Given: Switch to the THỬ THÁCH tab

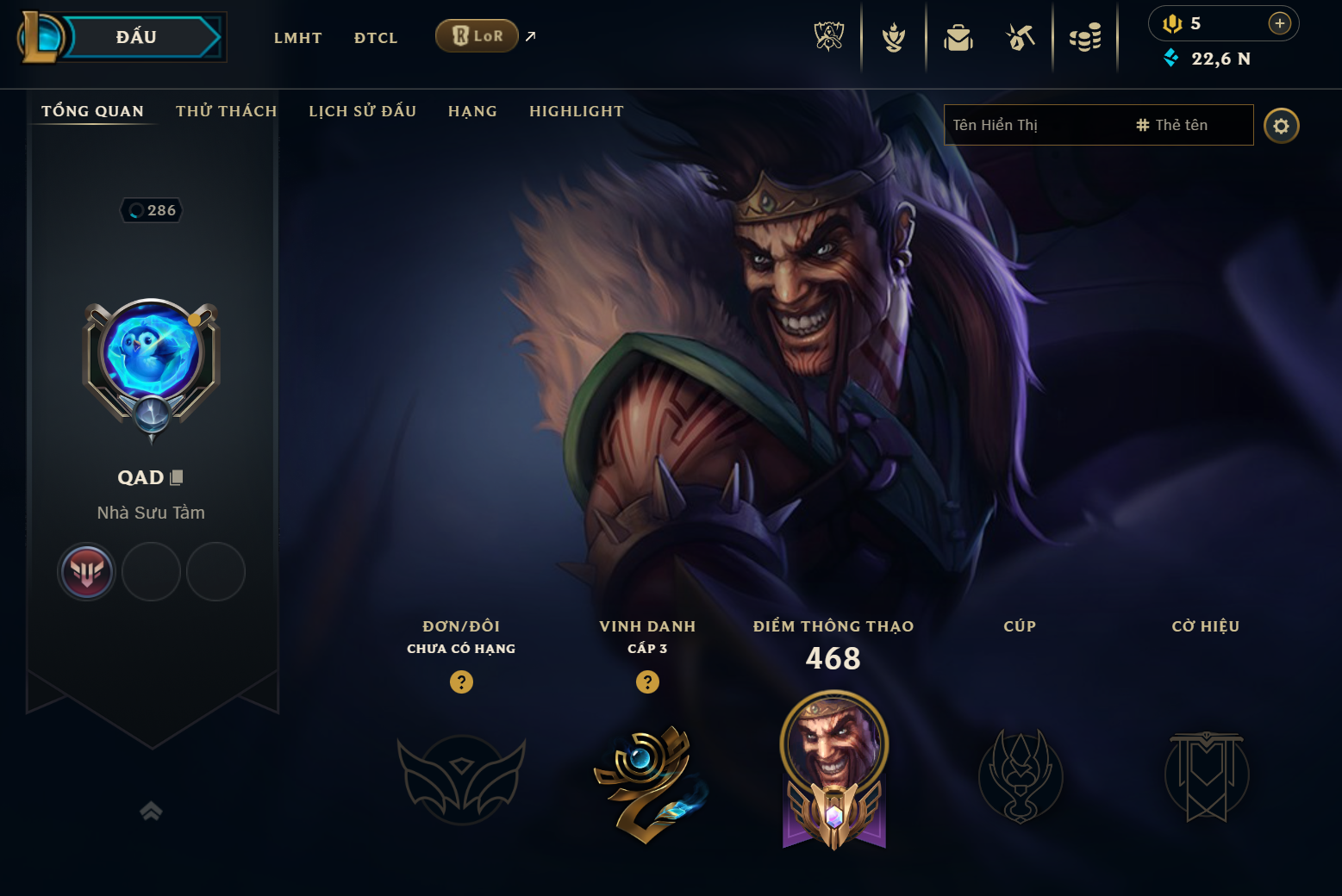Looking at the screenshot, I should pos(226,110).
